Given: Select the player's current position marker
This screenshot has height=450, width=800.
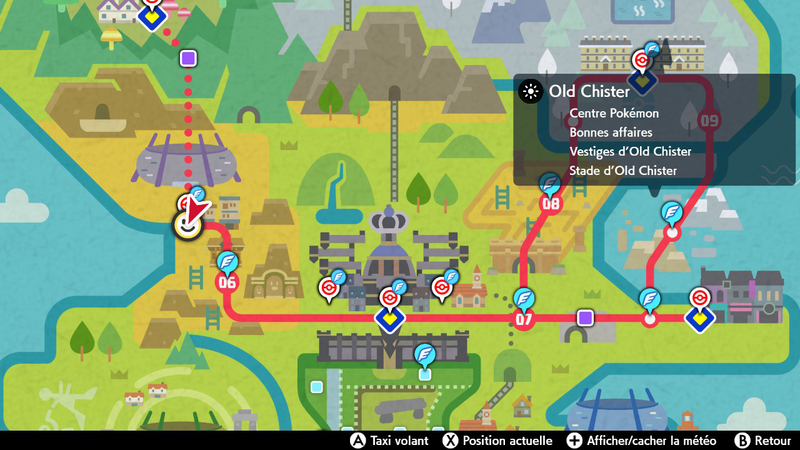Looking at the screenshot, I should [187, 226].
